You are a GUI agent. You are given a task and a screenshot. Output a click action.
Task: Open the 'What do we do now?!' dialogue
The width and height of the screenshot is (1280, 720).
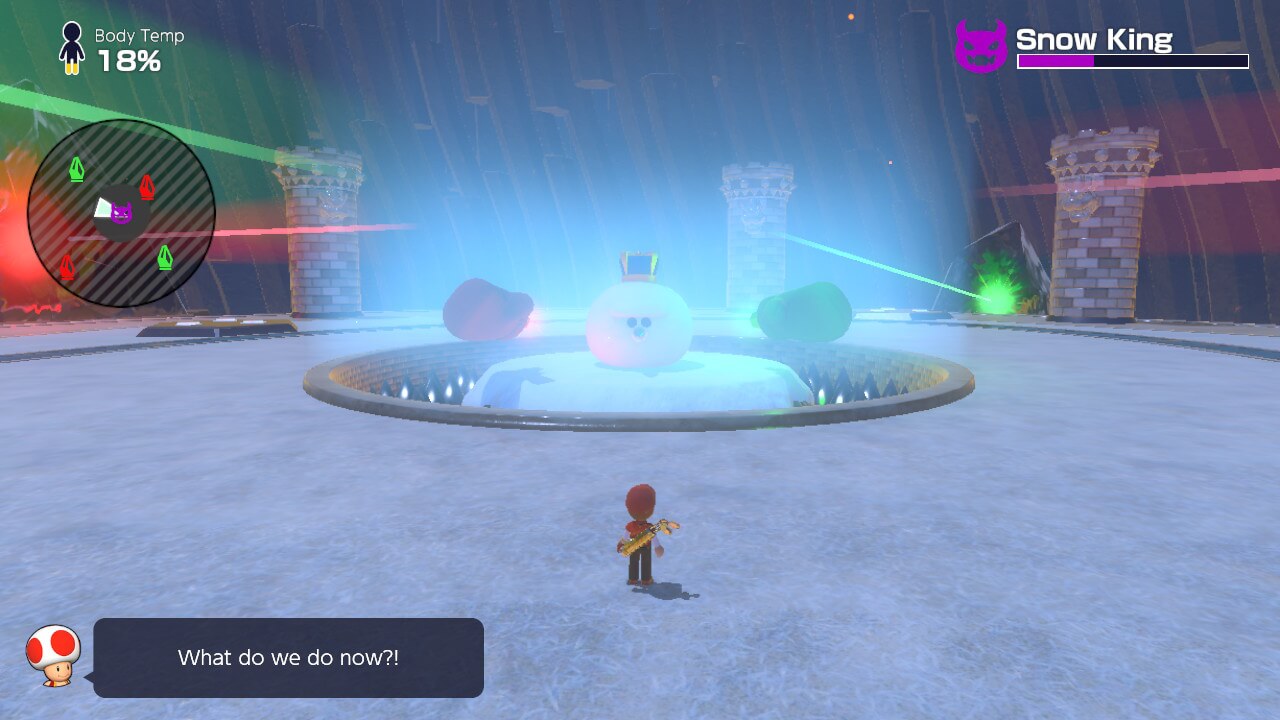click(x=288, y=657)
